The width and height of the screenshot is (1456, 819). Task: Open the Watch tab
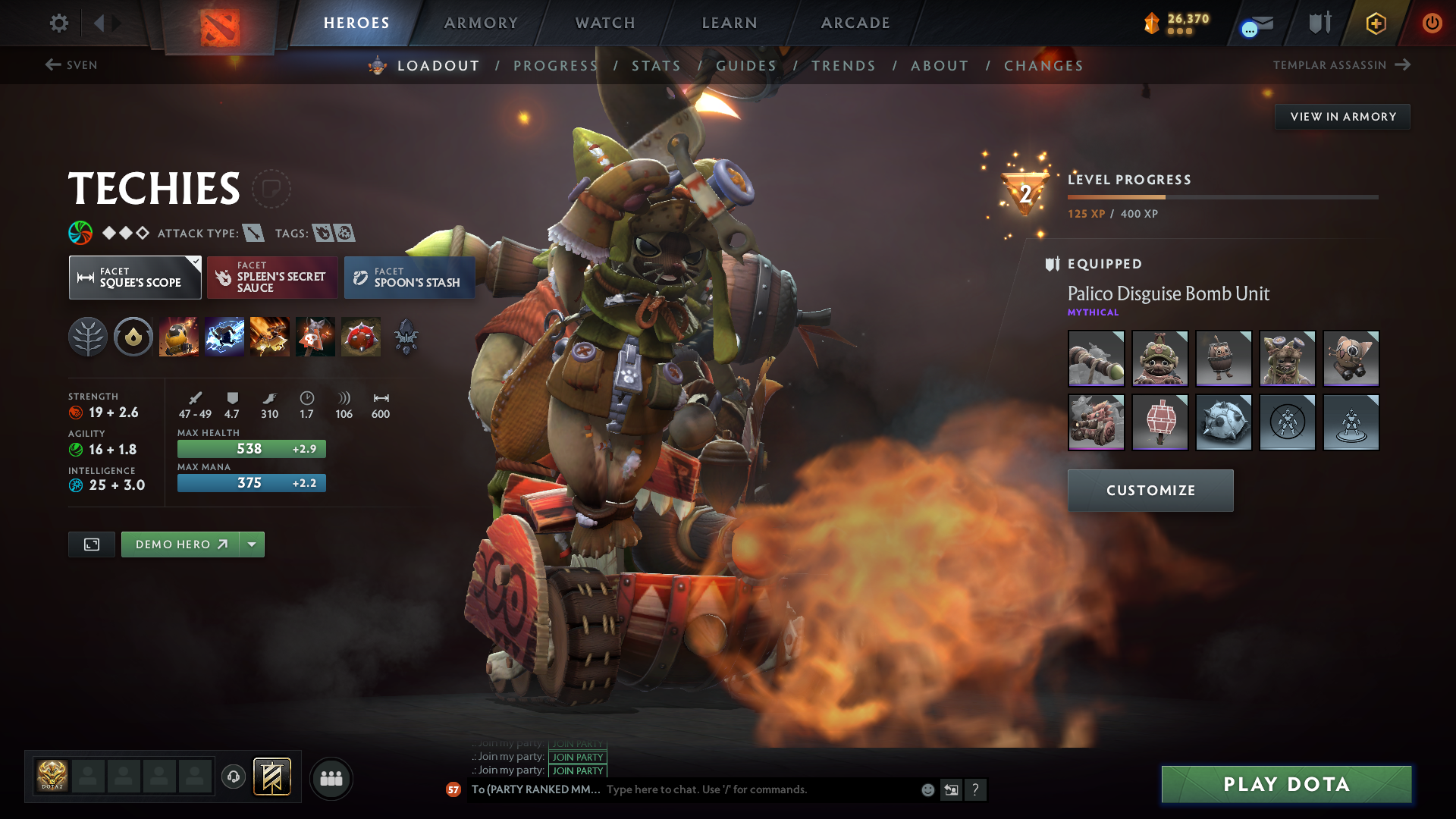605,23
